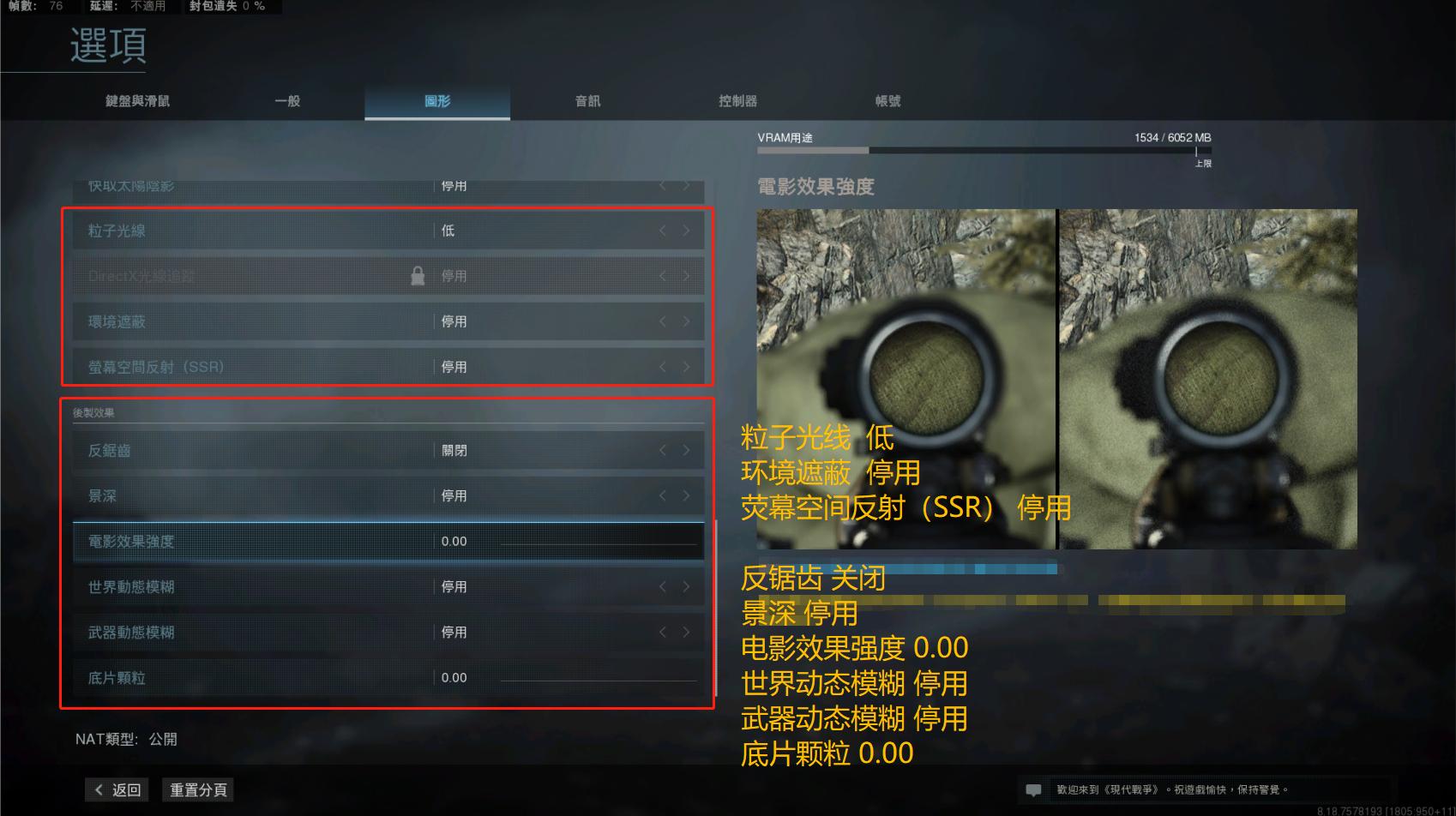Click left arrow on 螢幕空間反射 row
Screen dimensions: 1456x816
(x=663, y=367)
